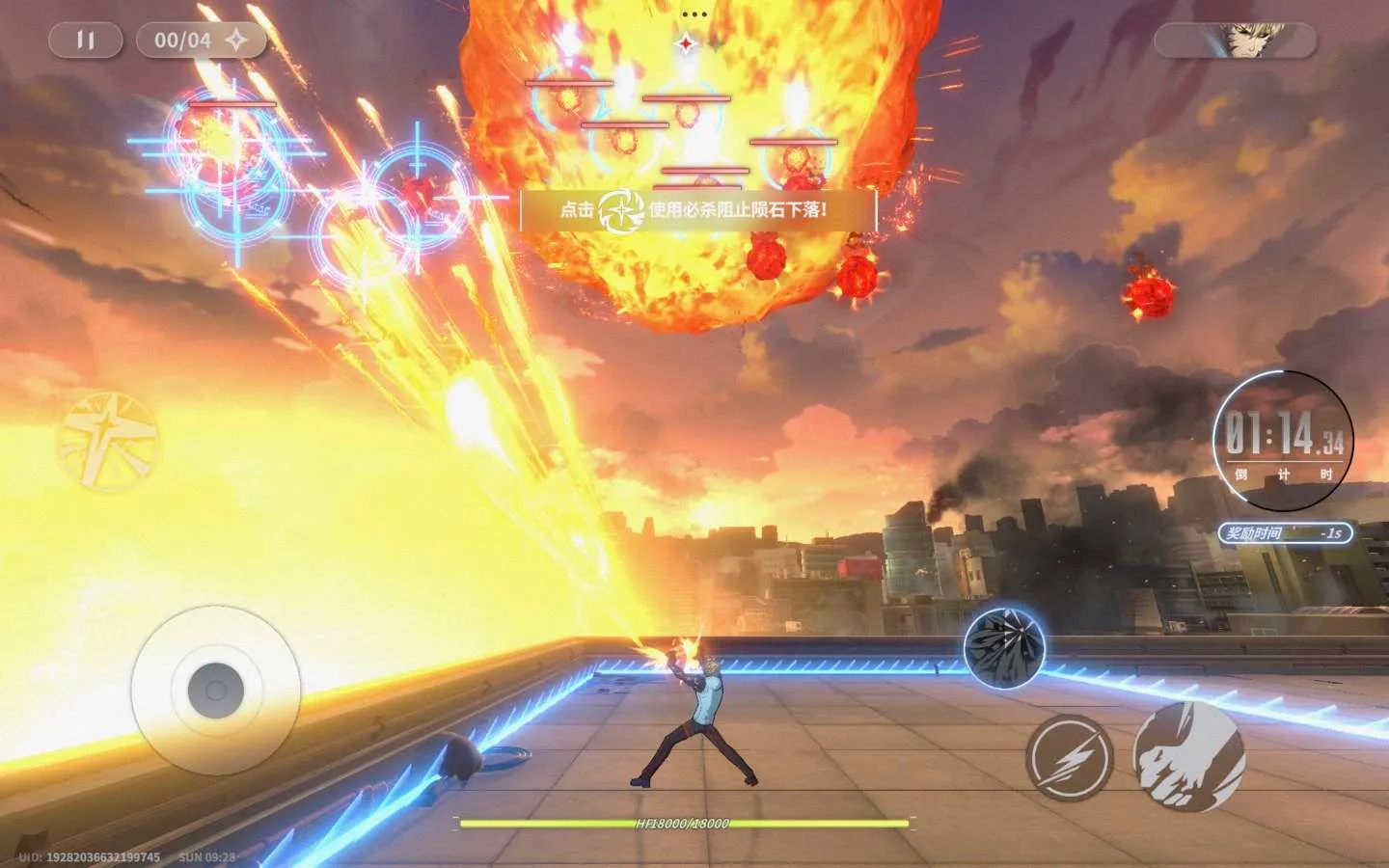The height and width of the screenshot is (868, 1389).
Task: Pause the game with the pause button
Action: pos(86,41)
